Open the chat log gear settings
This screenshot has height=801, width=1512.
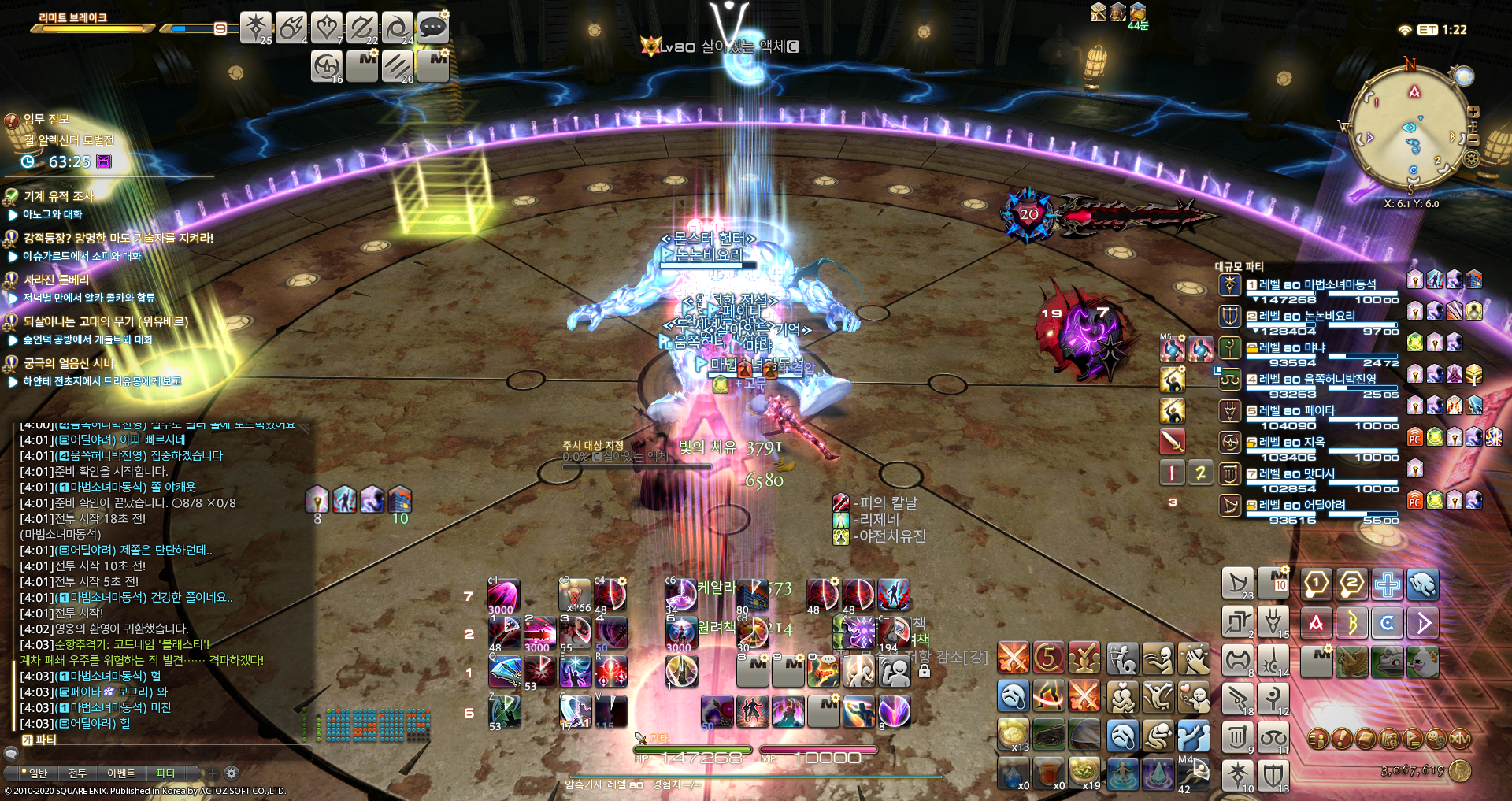click(232, 773)
